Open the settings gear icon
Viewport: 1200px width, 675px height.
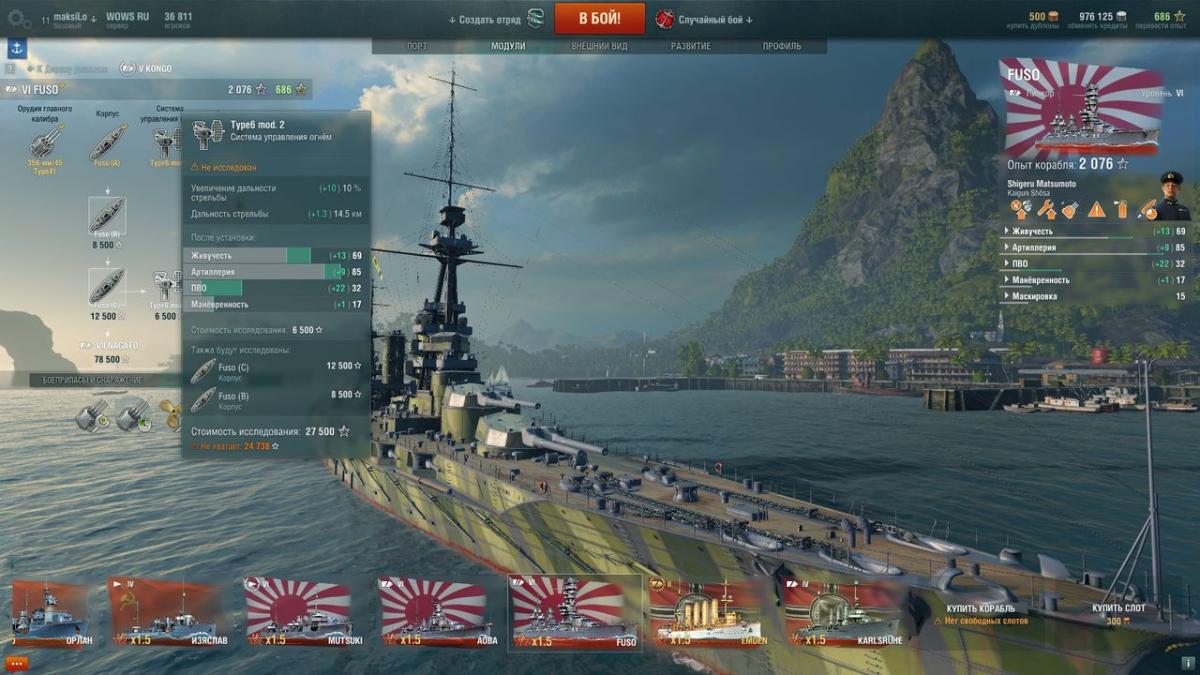pos(19,18)
